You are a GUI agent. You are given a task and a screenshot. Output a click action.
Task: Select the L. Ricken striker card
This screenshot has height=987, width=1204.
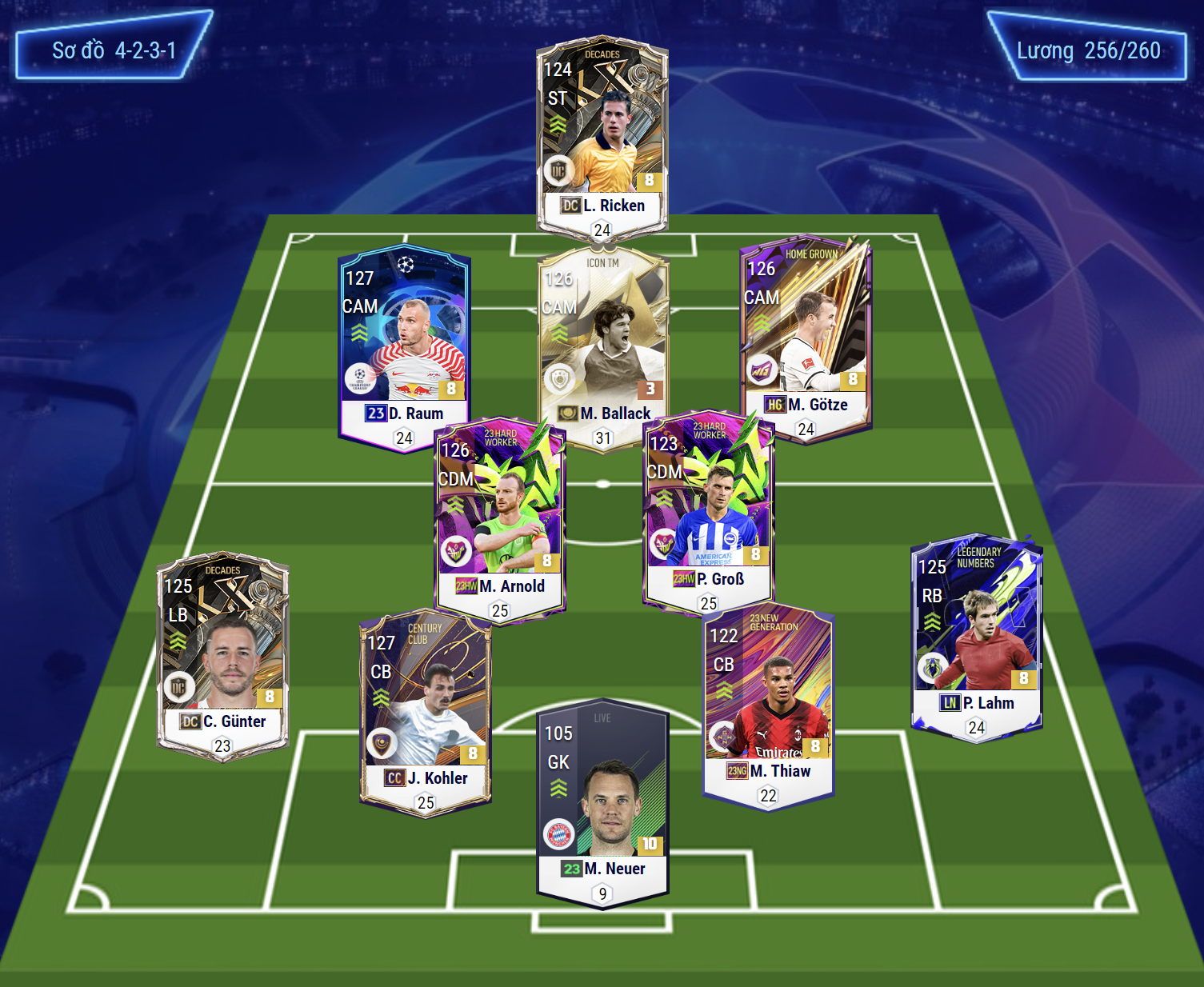tap(602, 136)
